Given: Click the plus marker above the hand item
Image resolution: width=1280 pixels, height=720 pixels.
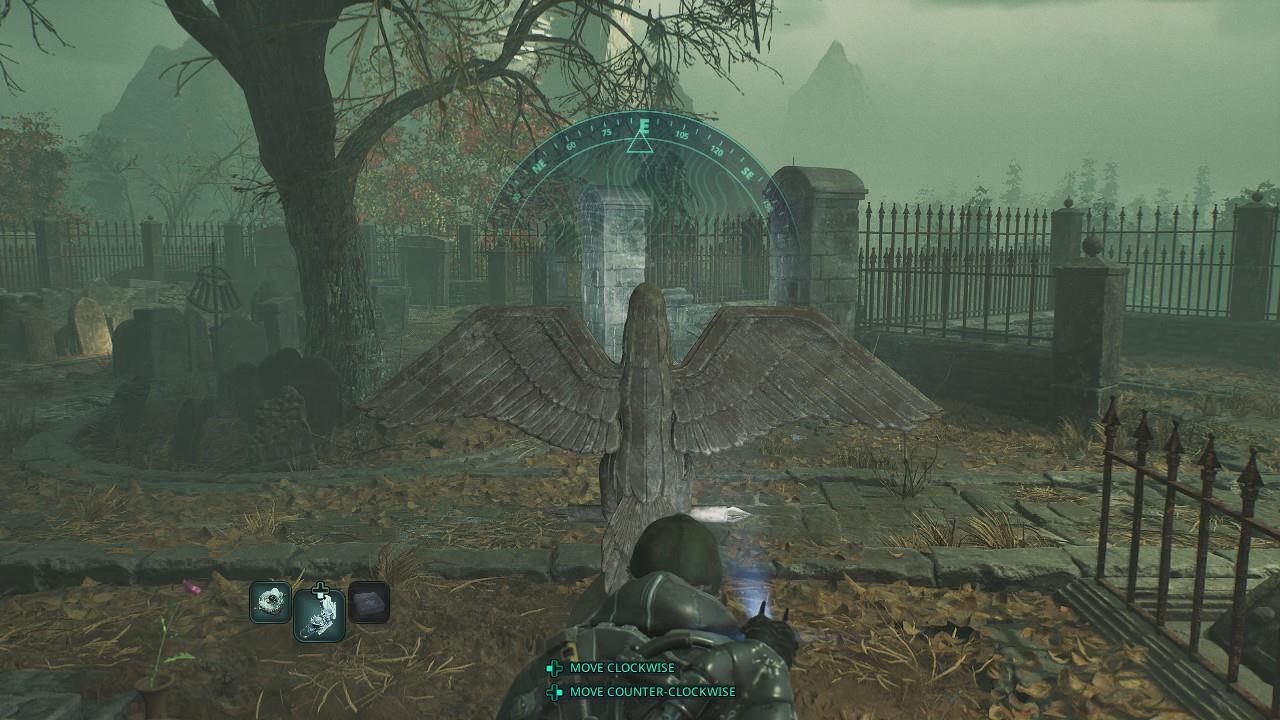Looking at the screenshot, I should pos(319,588).
